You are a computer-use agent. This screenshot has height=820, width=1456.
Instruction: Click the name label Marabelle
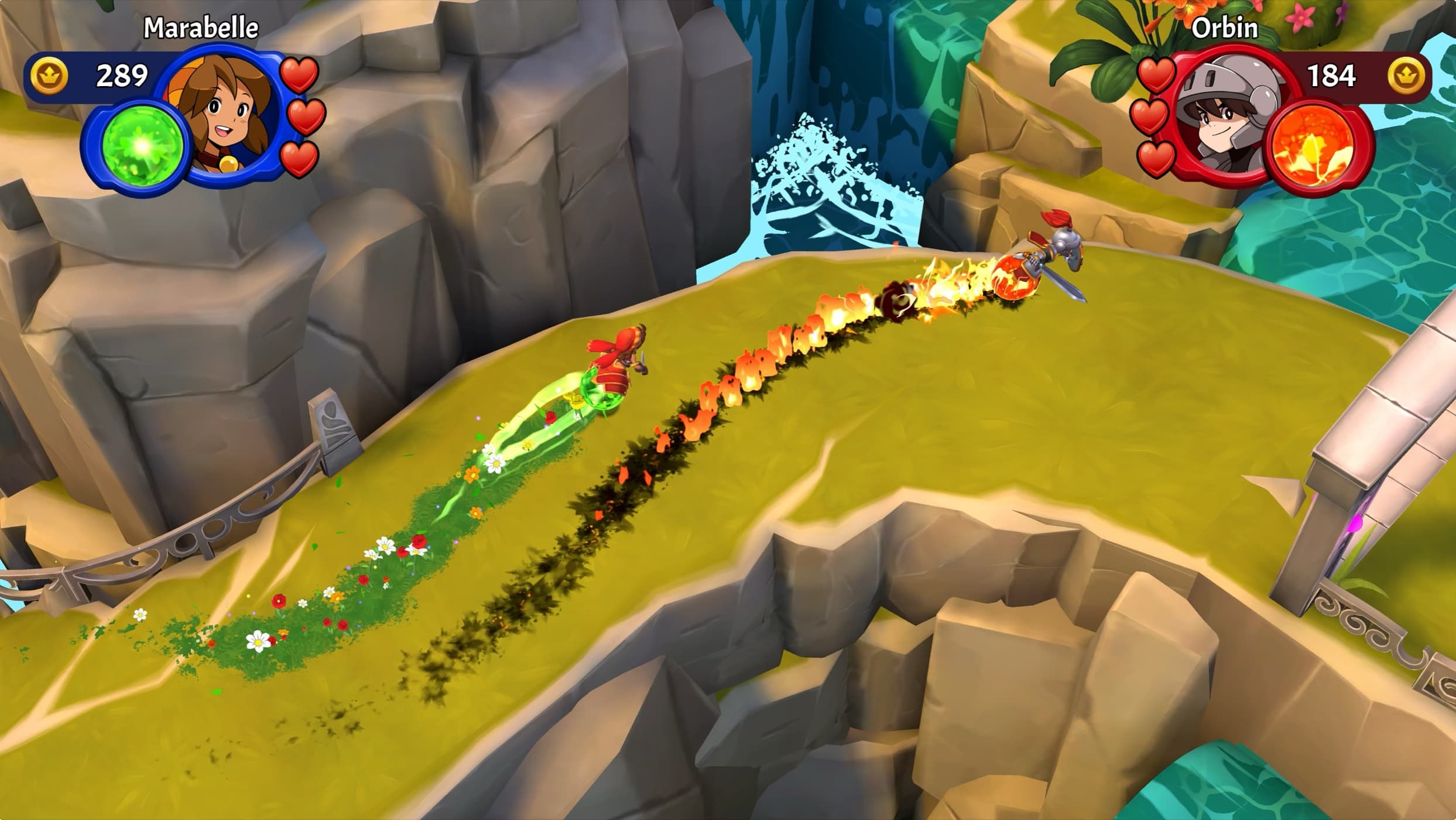200,26
